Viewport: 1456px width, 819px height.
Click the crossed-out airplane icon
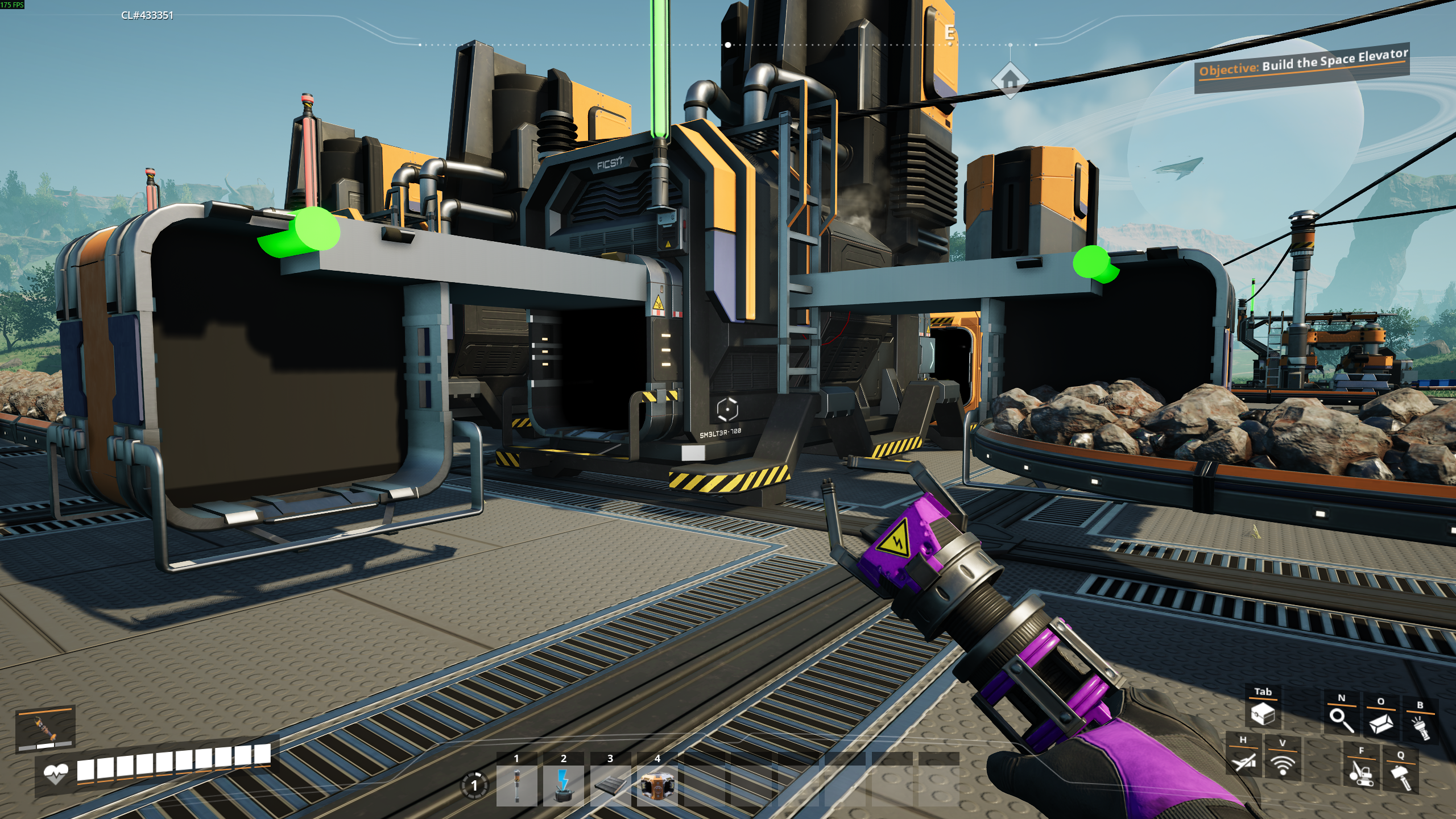(1243, 761)
